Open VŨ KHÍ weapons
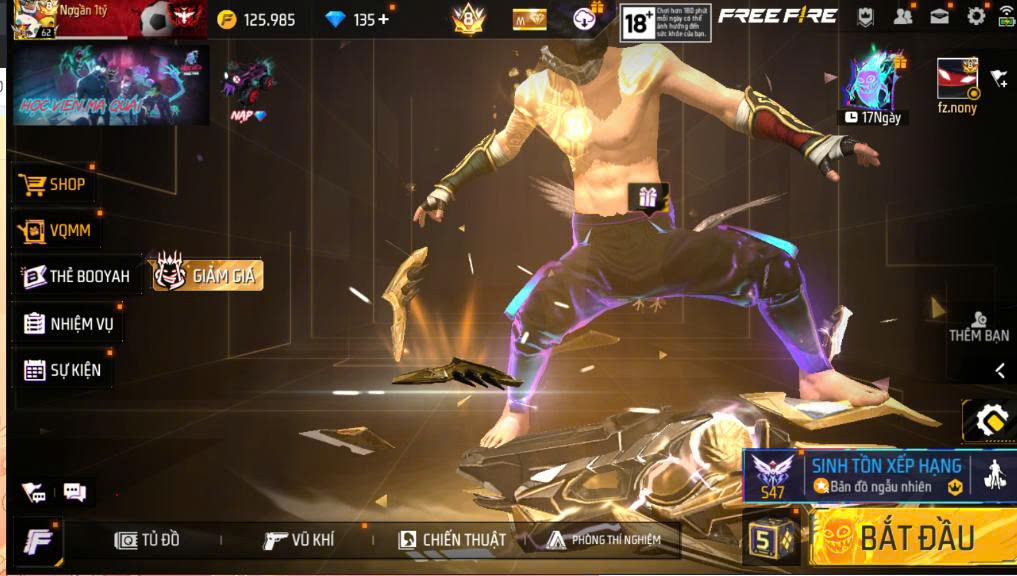This screenshot has width=1017, height=576. tap(299, 540)
